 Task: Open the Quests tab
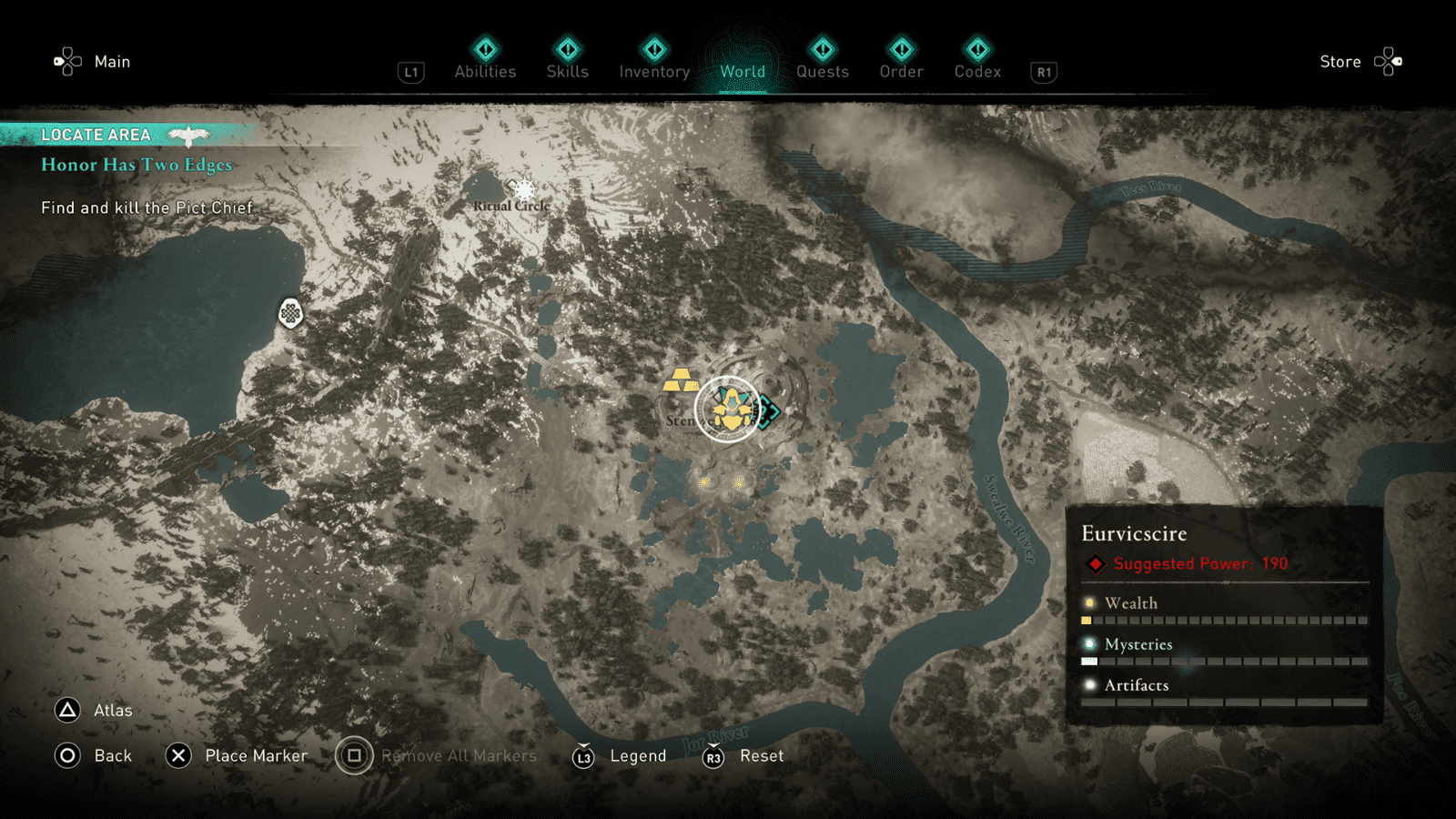click(x=822, y=71)
